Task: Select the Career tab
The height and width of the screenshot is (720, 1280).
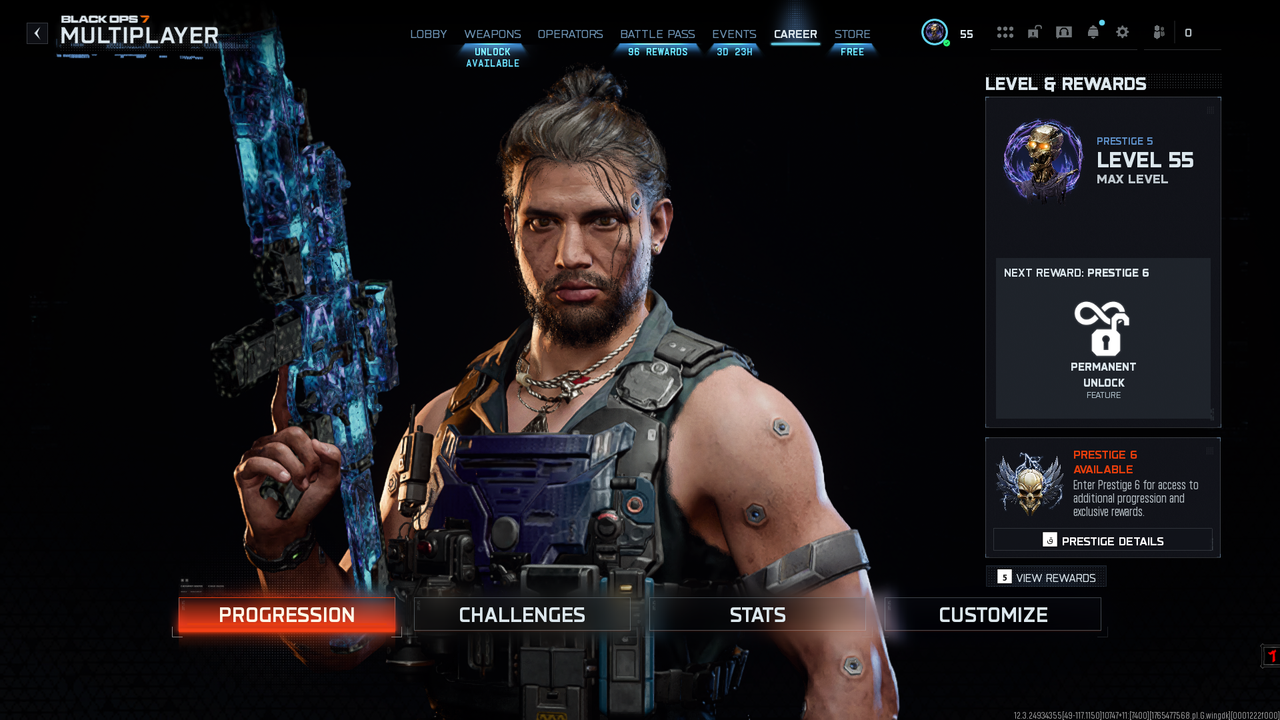Action: (x=795, y=34)
